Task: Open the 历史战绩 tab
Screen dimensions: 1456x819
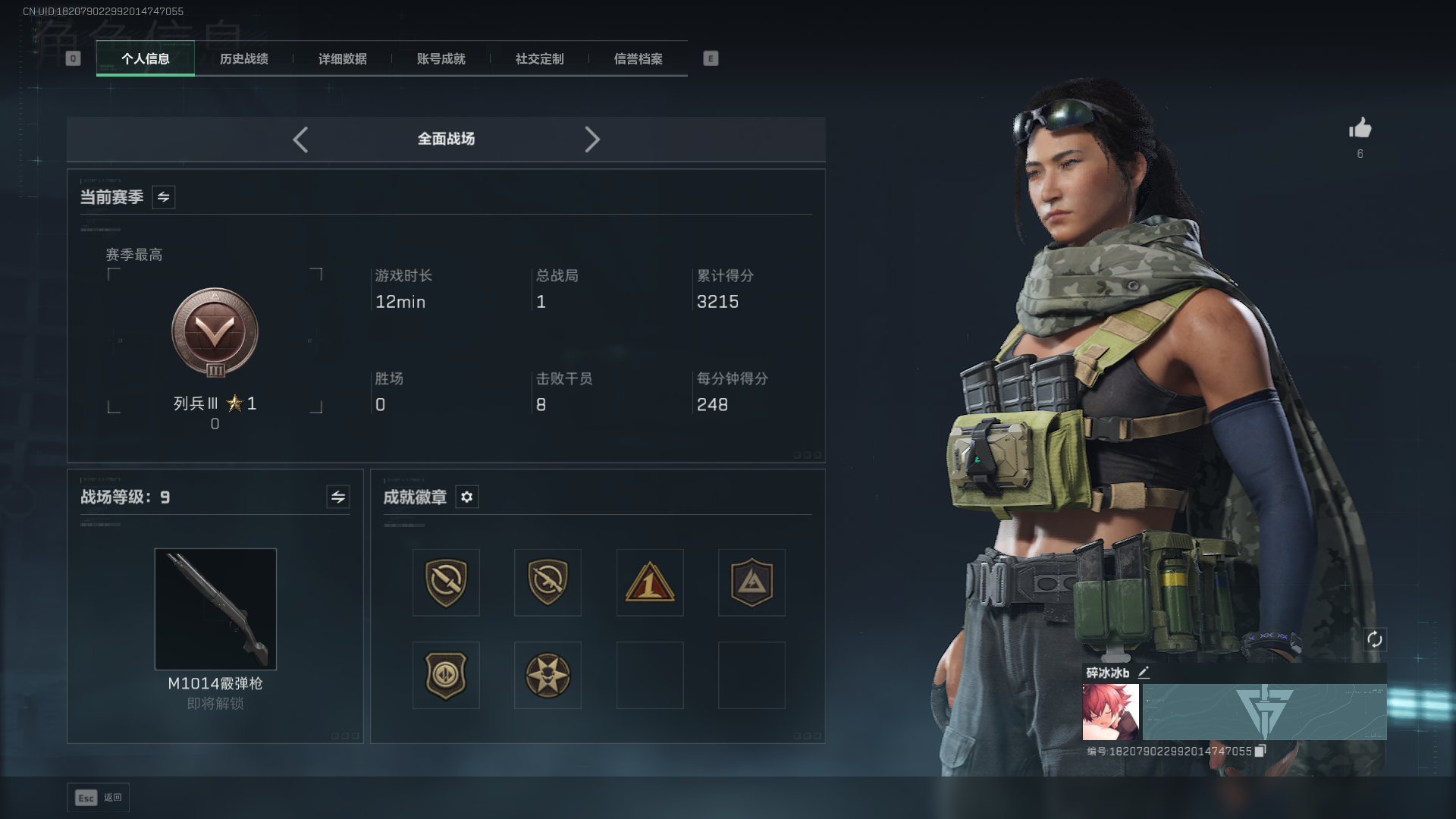Action: pyautogui.click(x=243, y=58)
